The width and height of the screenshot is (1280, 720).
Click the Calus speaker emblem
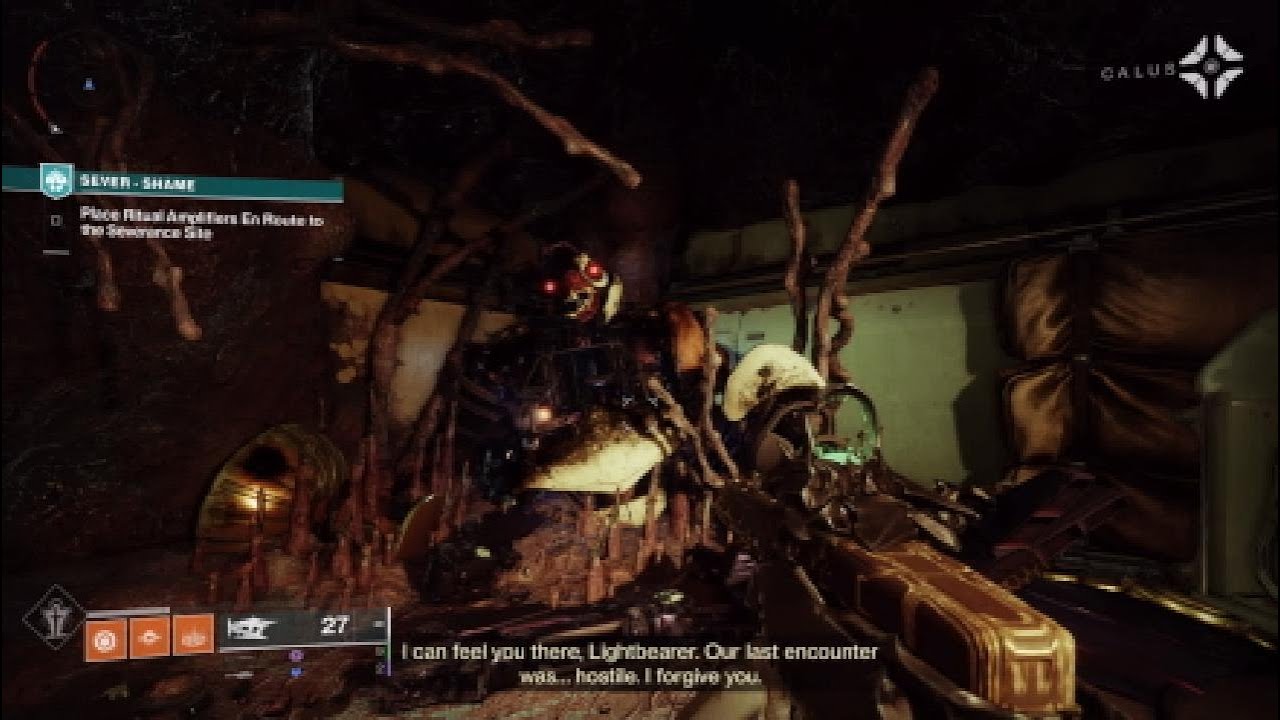[1210, 68]
